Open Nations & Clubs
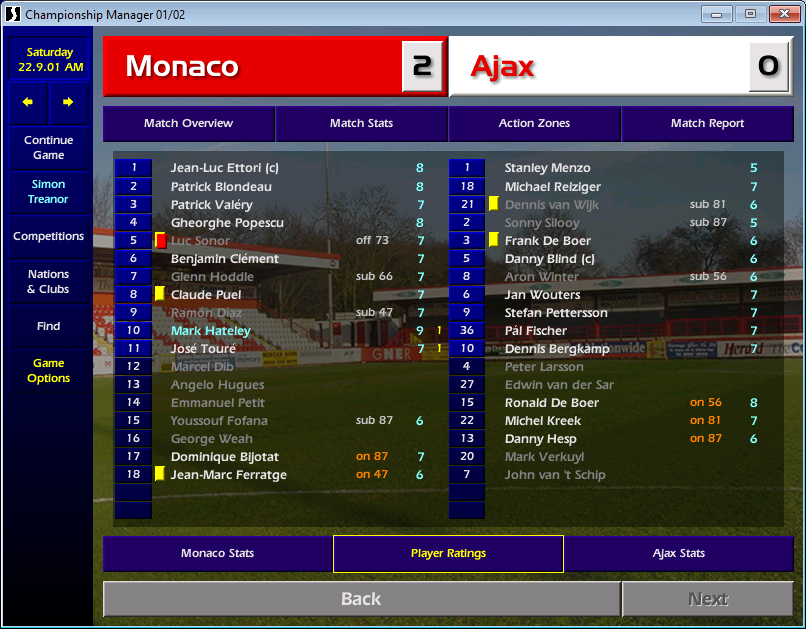Image resolution: width=806 pixels, height=629 pixels. pos(48,282)
